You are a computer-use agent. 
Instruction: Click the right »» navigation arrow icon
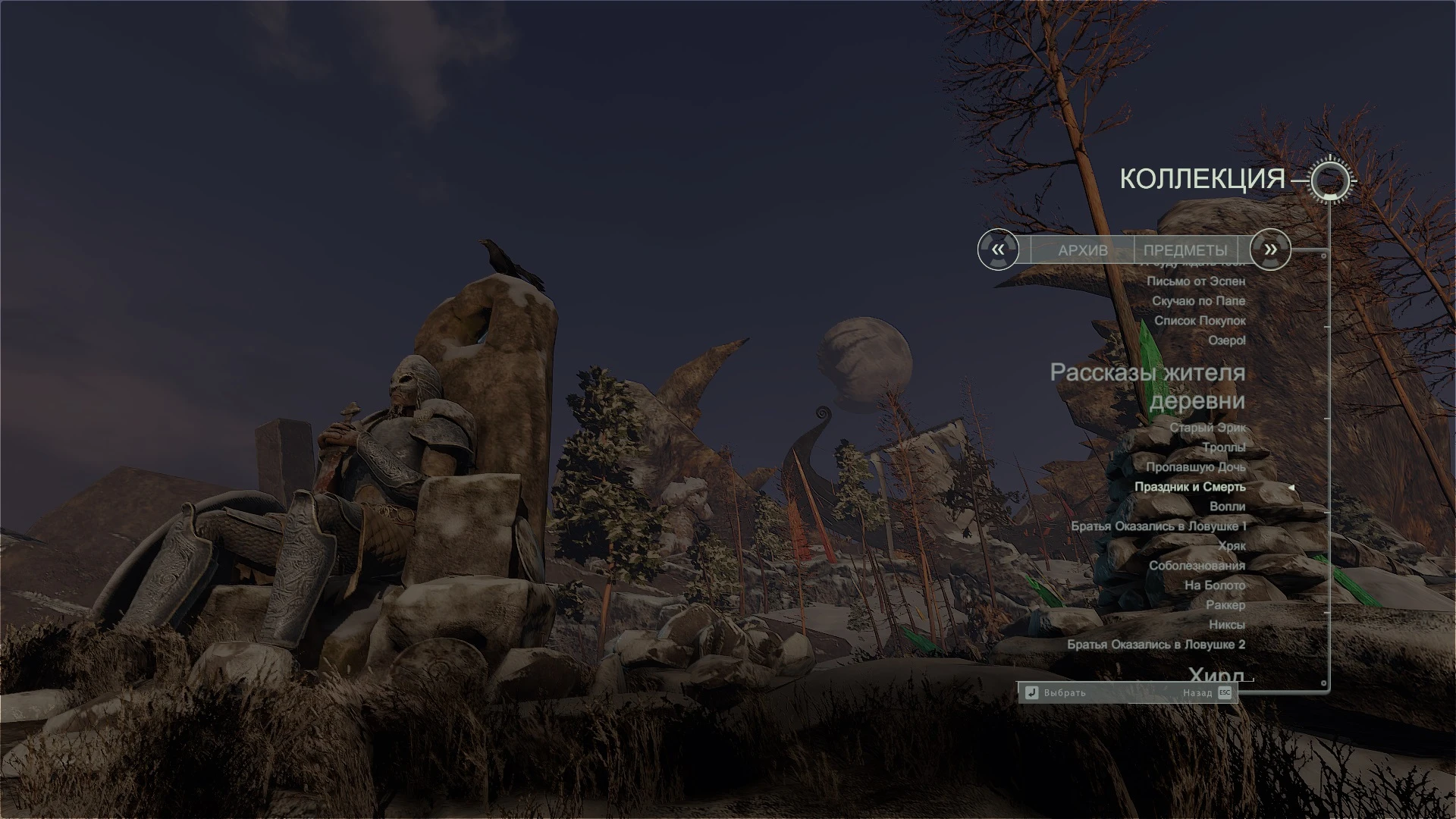(1269, 249)
